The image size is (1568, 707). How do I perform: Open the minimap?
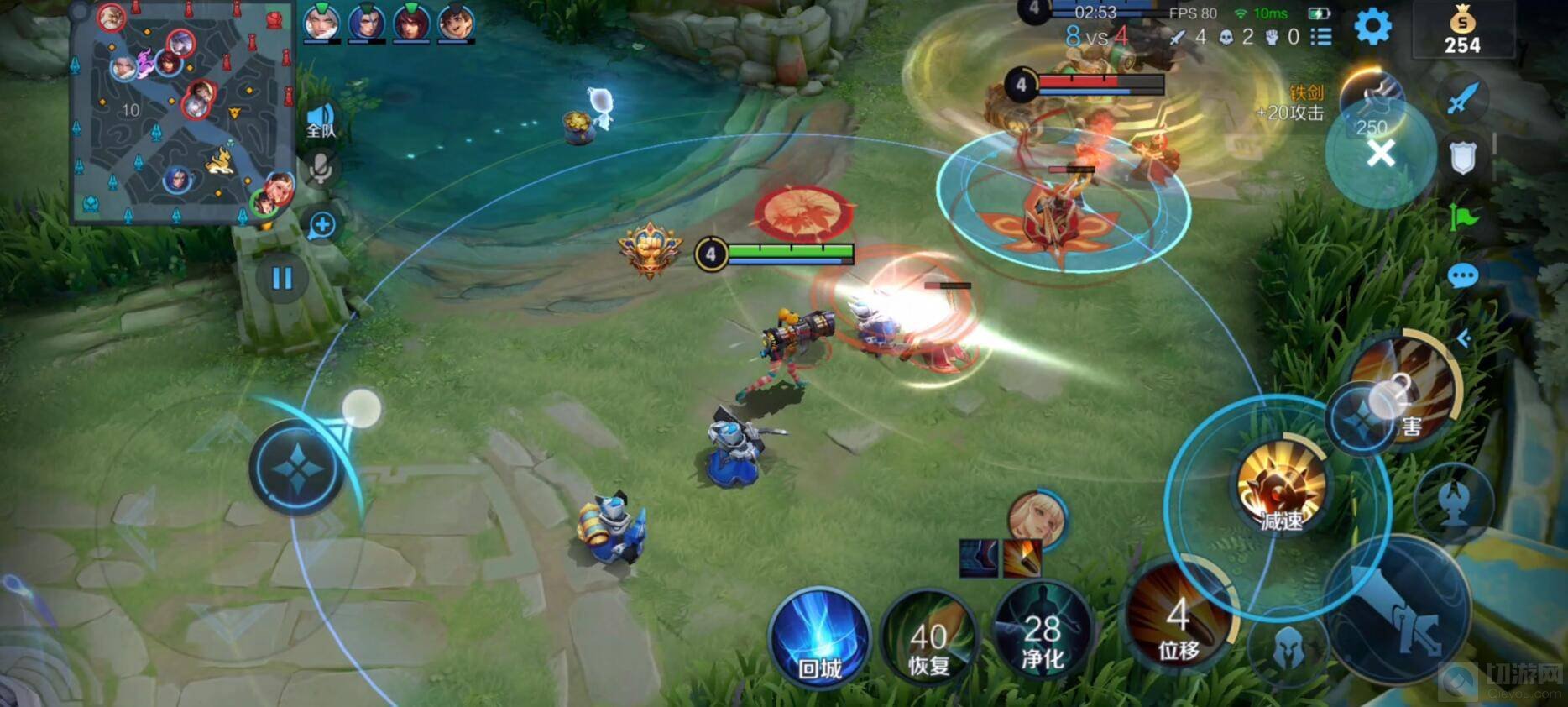pyautogui.click(x=183, y=113)
